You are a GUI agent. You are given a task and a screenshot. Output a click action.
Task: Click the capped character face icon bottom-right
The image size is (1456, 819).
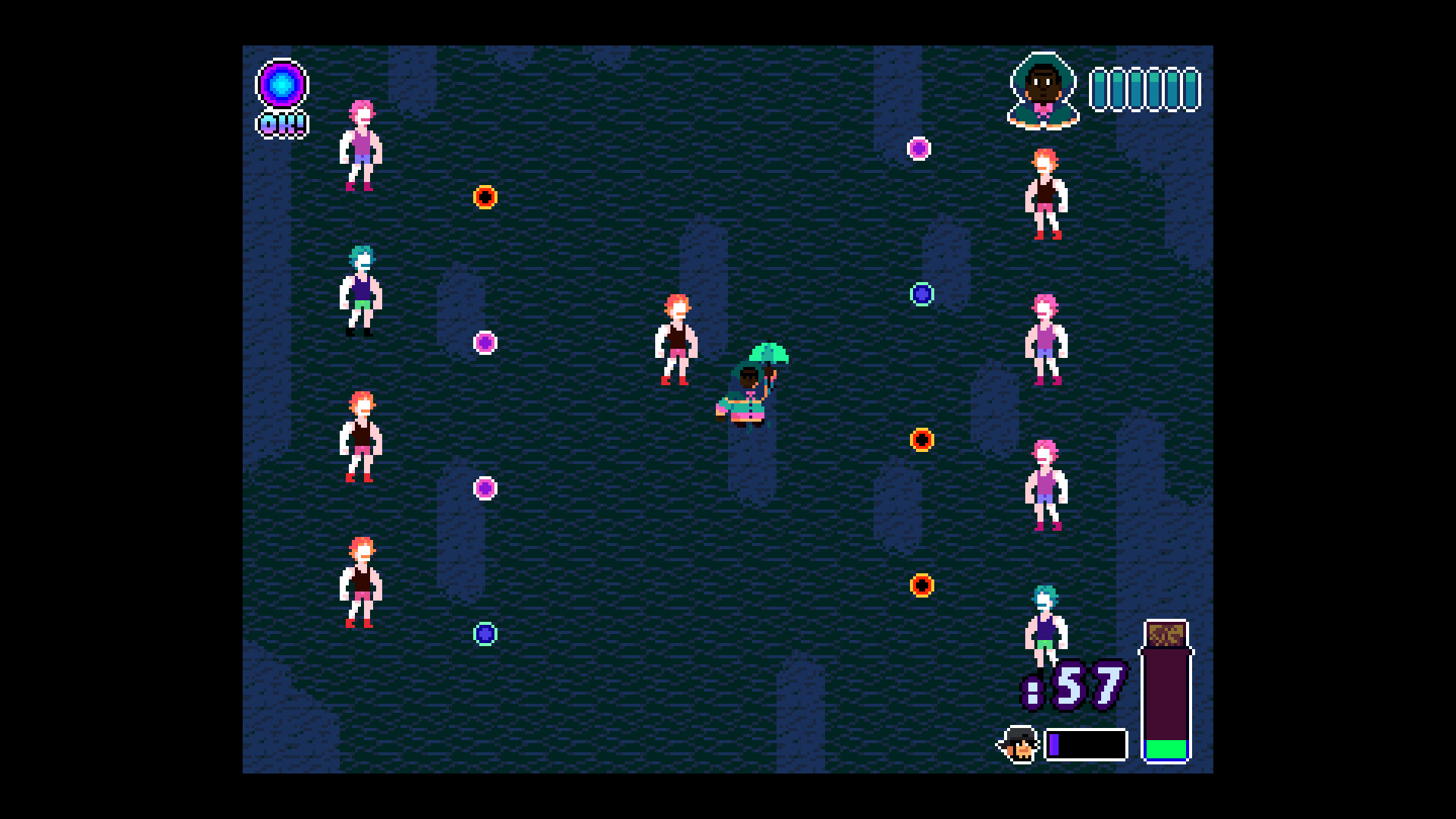[1019, 744]
